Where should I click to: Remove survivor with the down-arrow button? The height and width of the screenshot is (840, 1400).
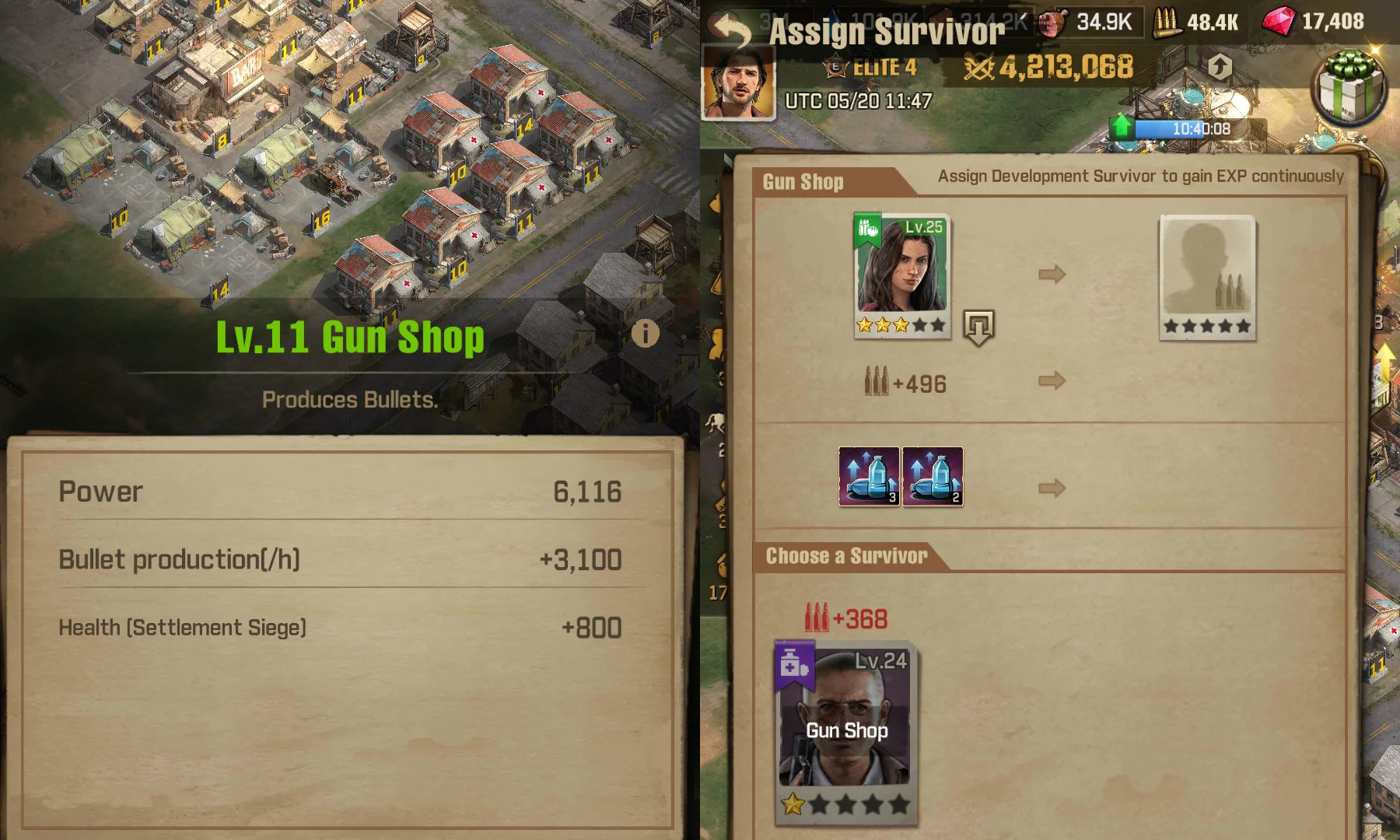coord(978,327)
